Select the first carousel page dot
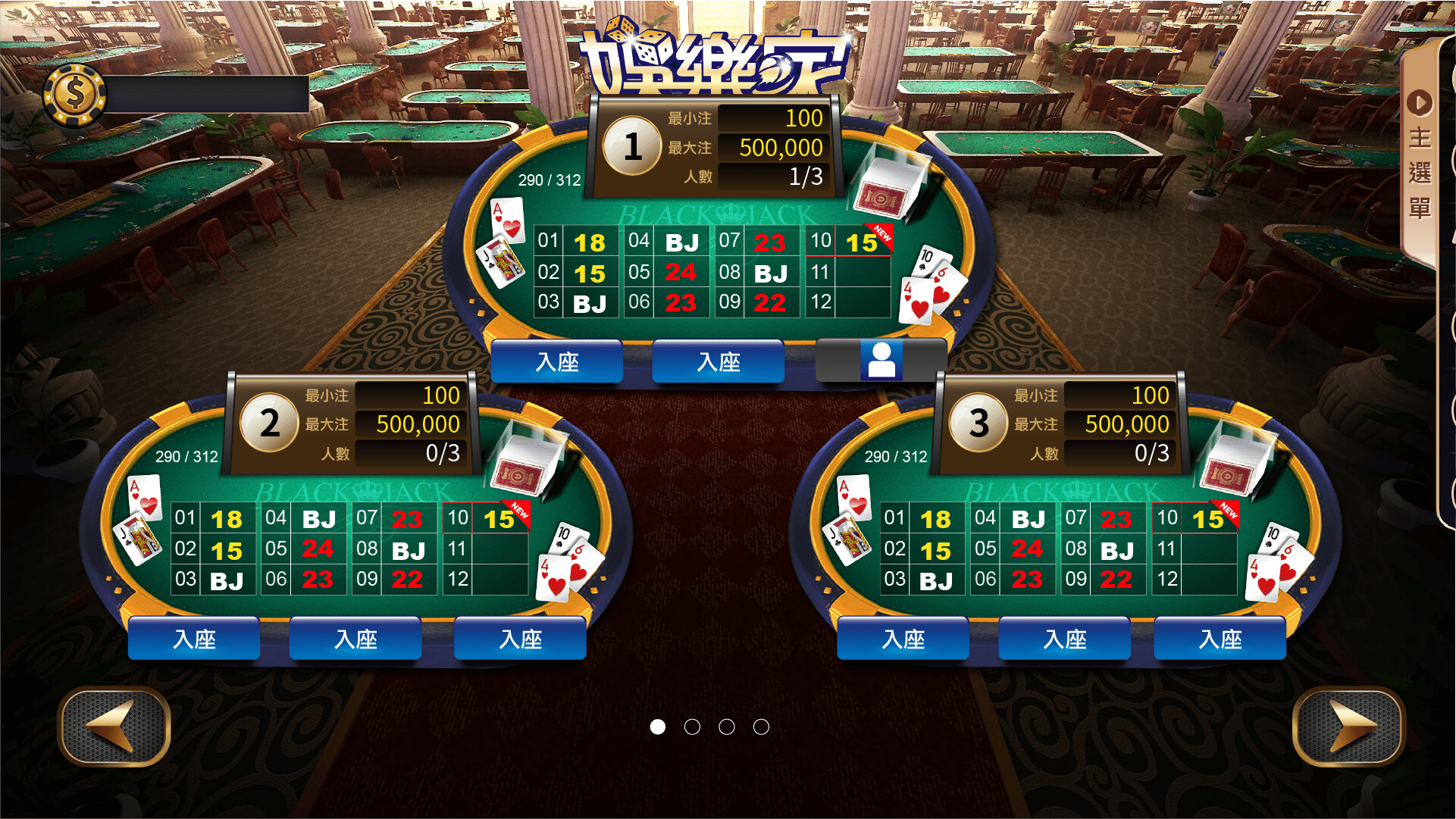The width and height of the screenshot is (1456, 819). tap(659, 727)
